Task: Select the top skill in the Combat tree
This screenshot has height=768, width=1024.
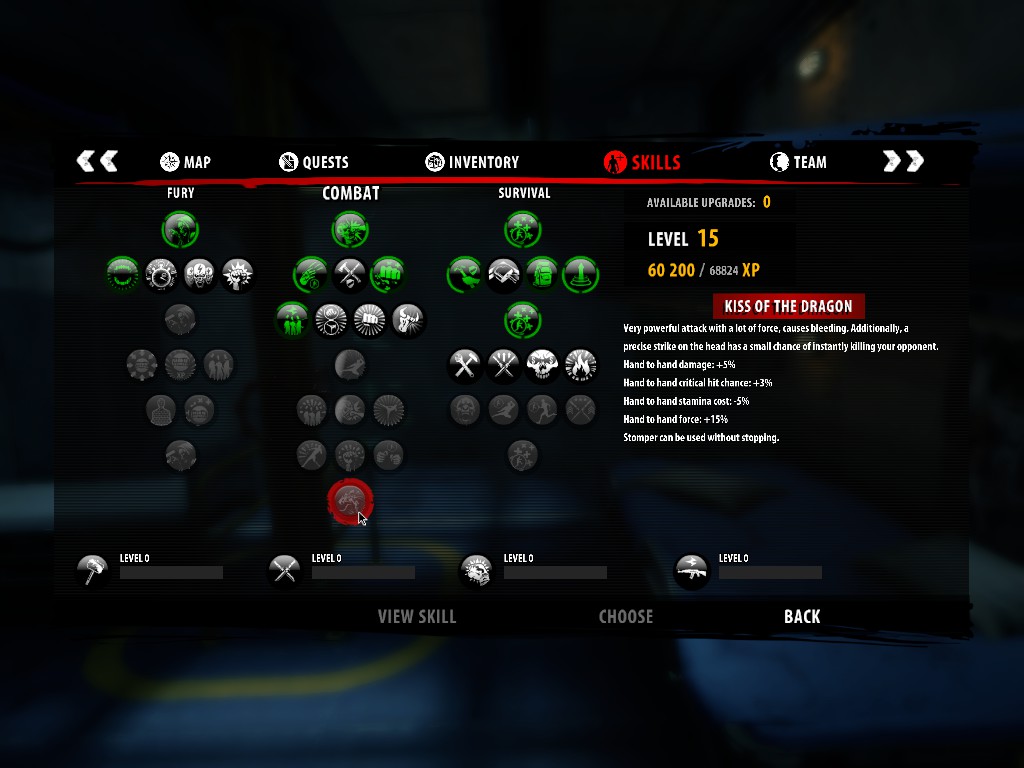Action: (x=351, y=229)
